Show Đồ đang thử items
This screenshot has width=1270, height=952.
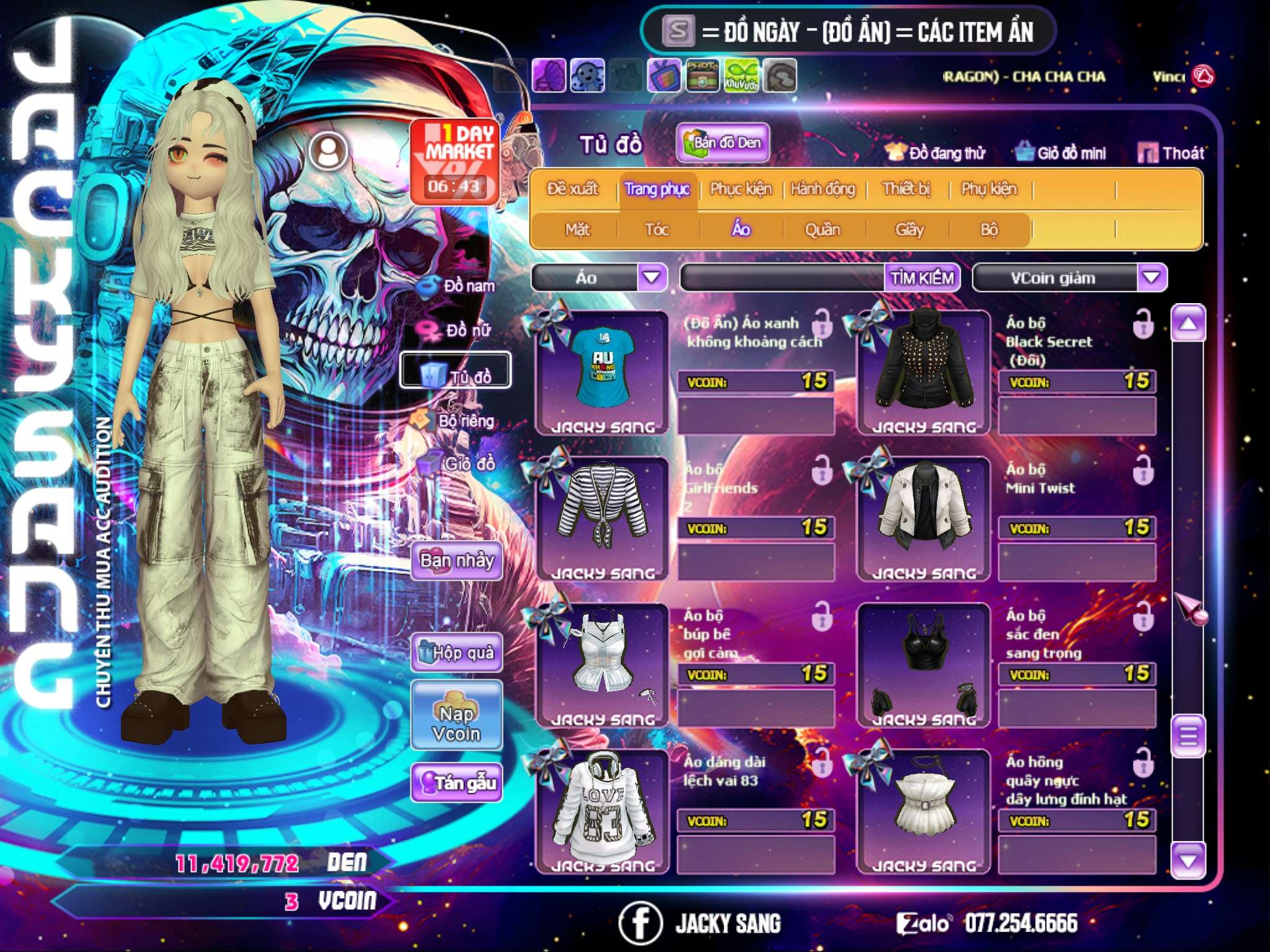(x=936, y=153)
